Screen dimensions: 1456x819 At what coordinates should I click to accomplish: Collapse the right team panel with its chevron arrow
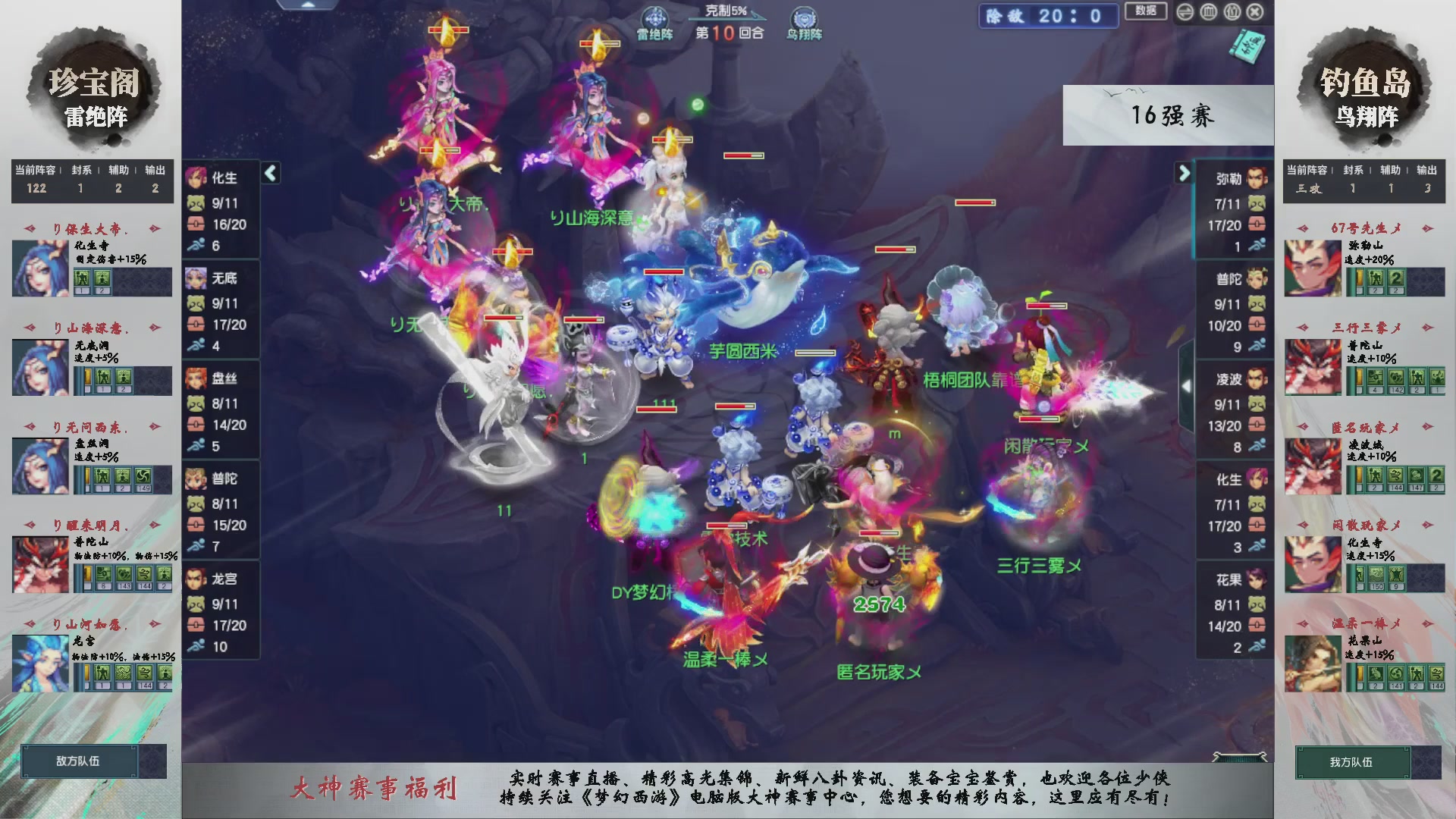(1185, 173)
